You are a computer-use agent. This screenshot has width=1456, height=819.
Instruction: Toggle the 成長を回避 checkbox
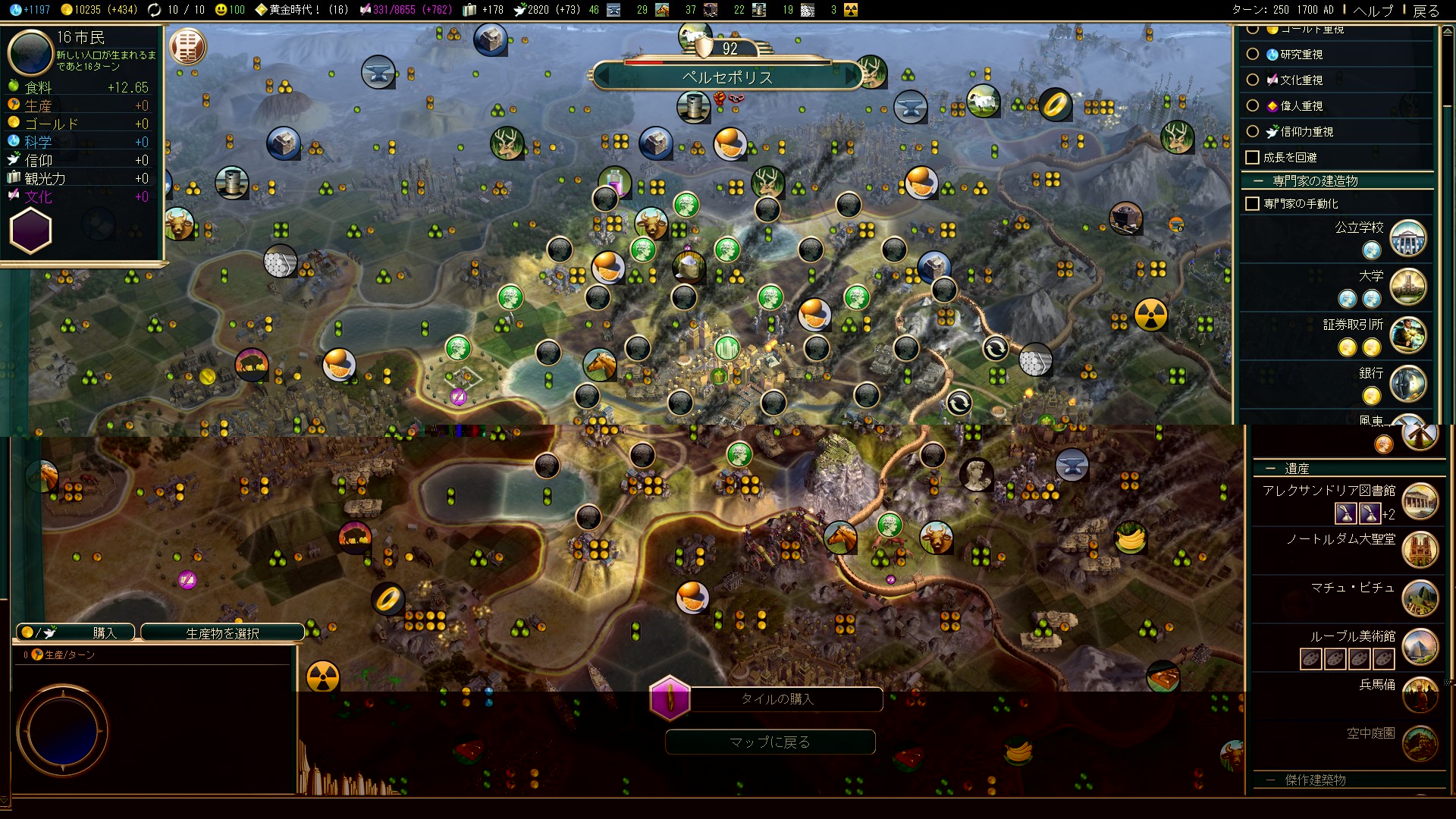(1253, 158)
